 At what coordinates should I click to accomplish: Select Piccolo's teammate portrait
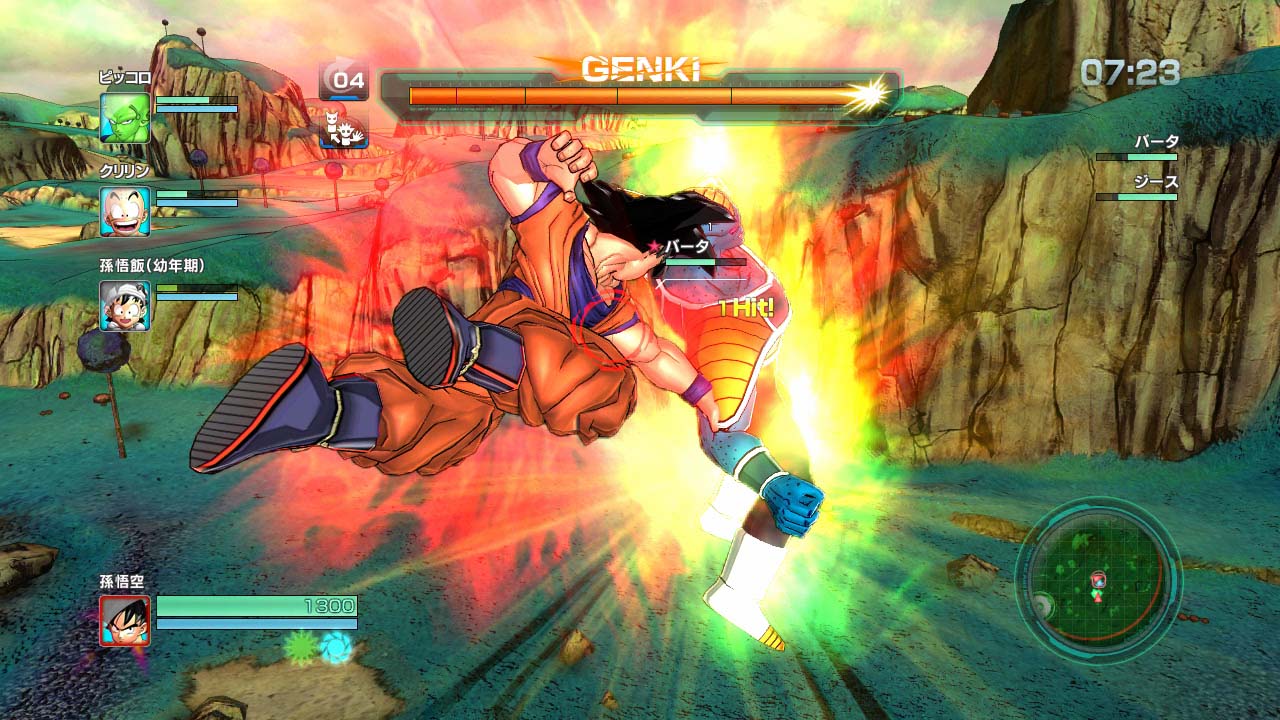pyautogui.click(x=125, y=117)
